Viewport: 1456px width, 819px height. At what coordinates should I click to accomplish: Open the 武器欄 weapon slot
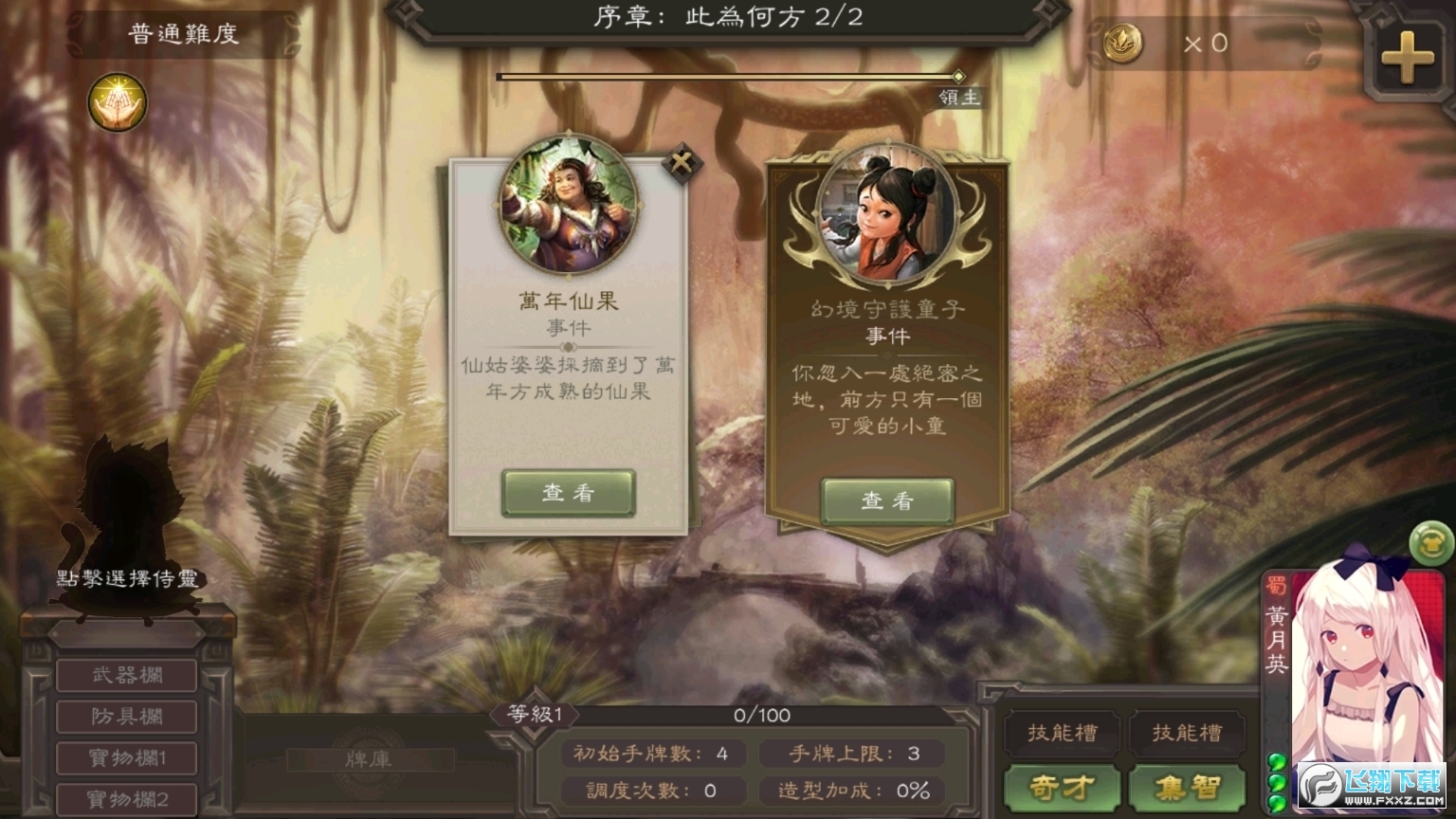(126, 675)
